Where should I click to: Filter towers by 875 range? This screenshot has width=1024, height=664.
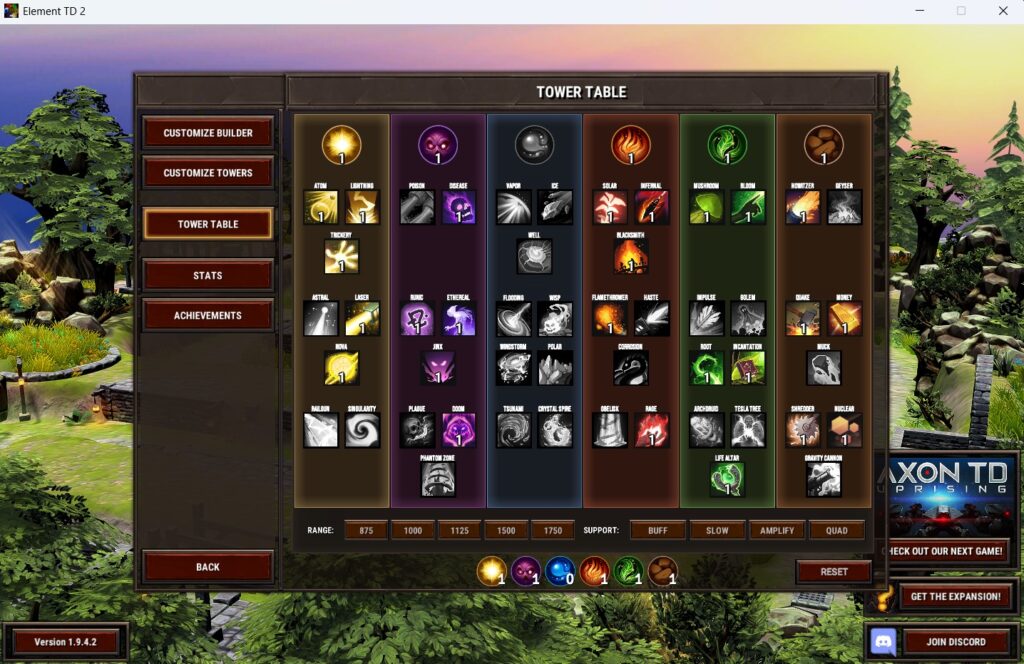366,530
